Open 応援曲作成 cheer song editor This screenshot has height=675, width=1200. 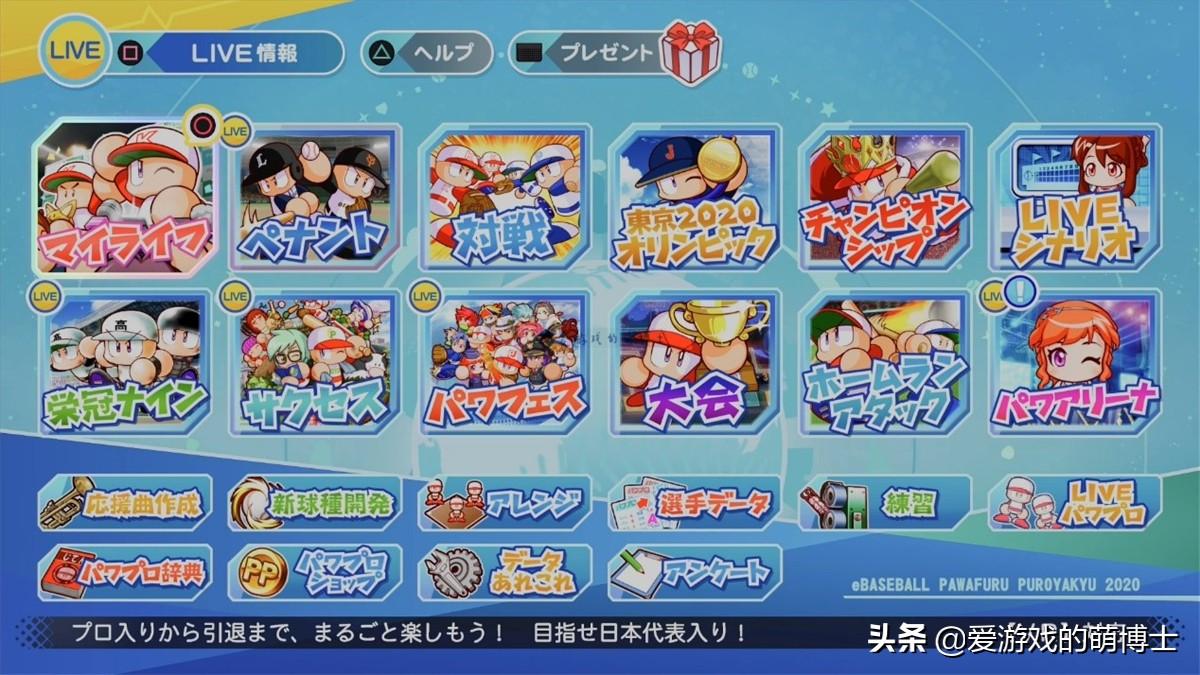pyautogui.click(x=125, y=502)
